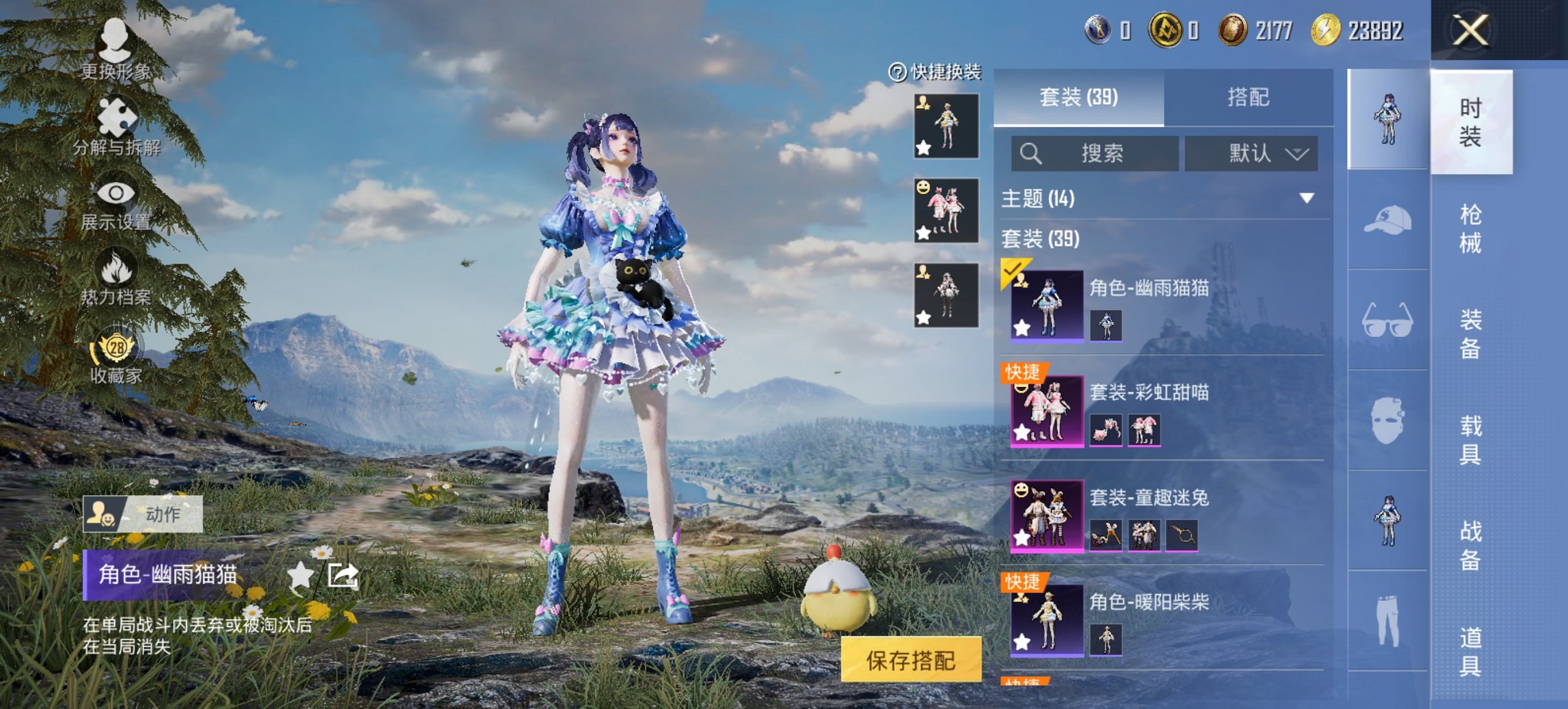Expand the 主题 (14) section
The width and height of the screenshot is (1568, 709).
pyautogui.click(x=1306, y=198)
